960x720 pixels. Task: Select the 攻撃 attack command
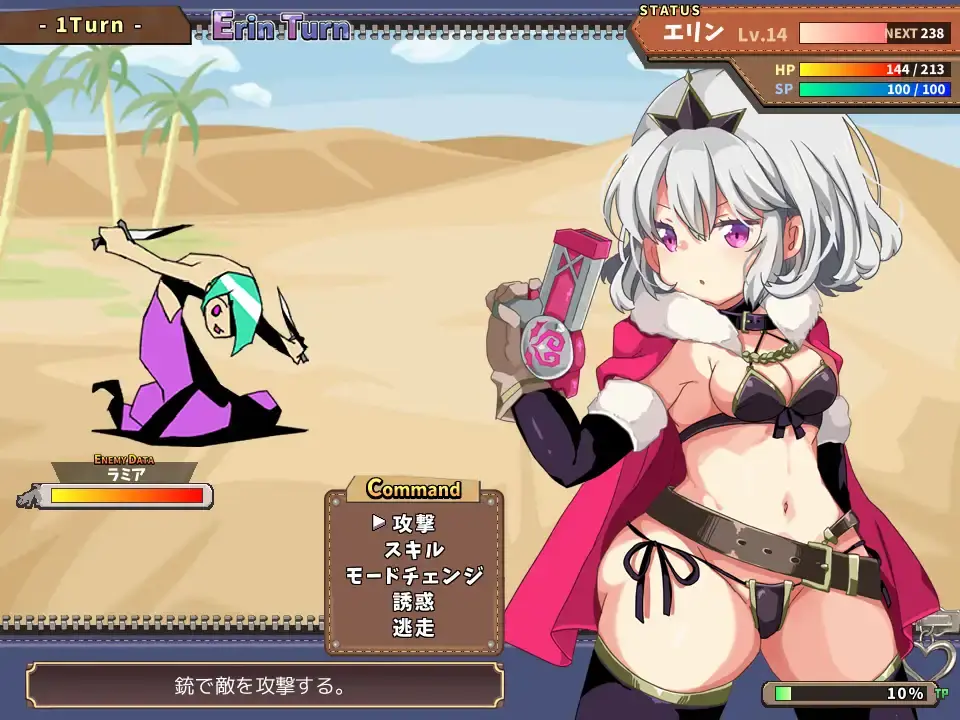(413, 523)
